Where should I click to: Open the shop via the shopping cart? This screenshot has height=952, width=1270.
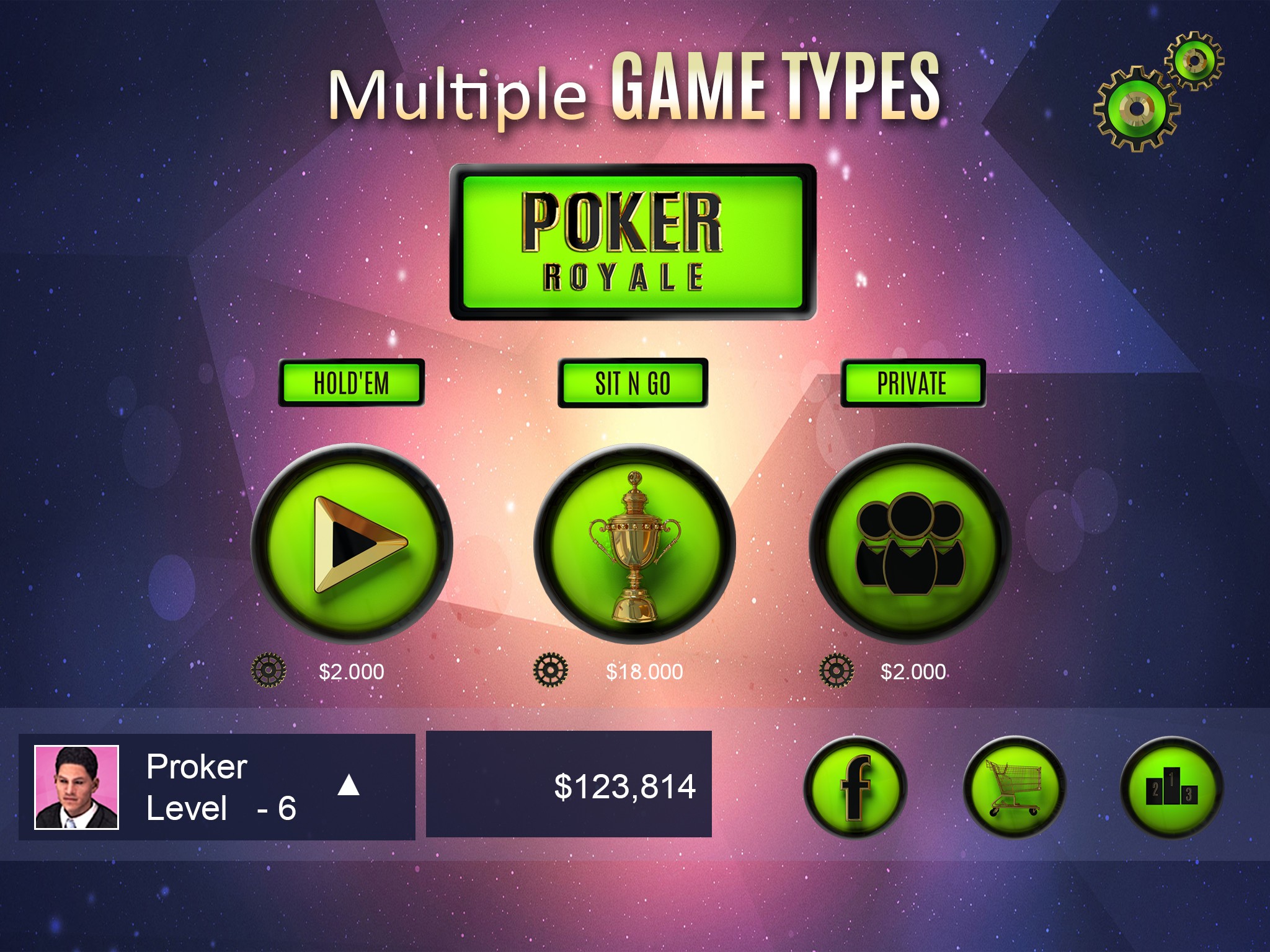(1015, 787)
